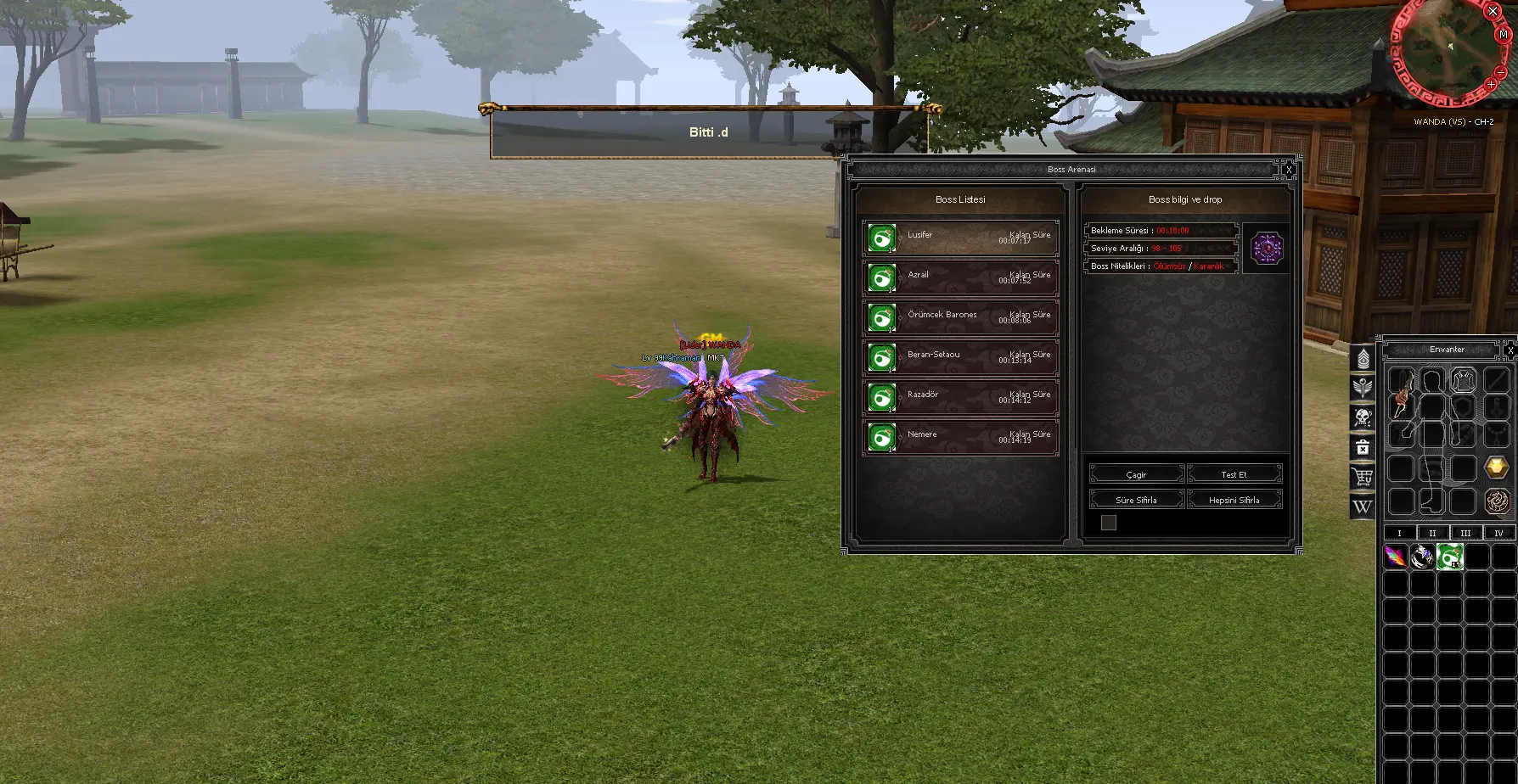Open inventory page IV
The image size is (1518, 784).
(1498, 533)
